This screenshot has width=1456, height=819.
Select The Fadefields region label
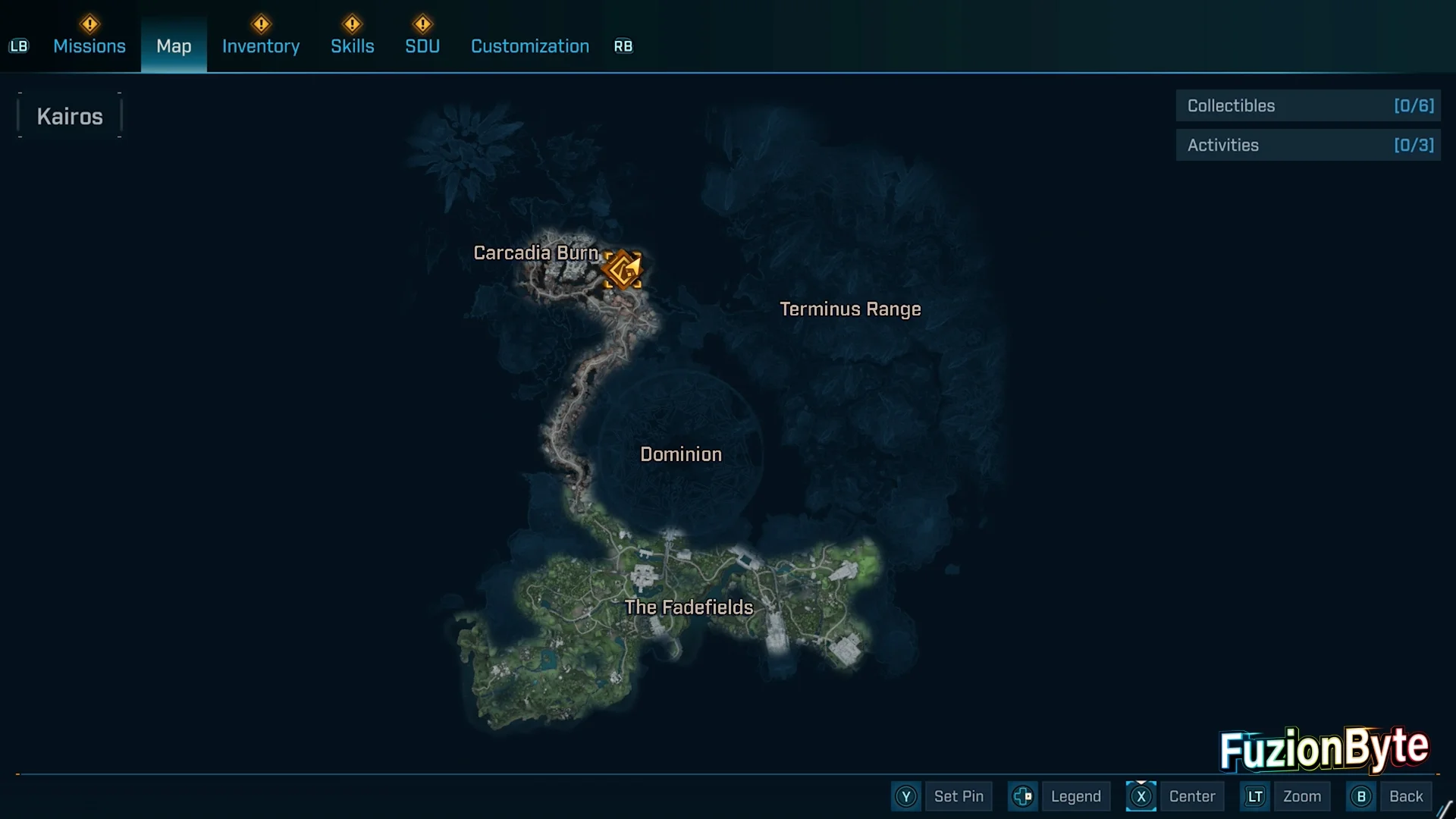pos(689,607)
